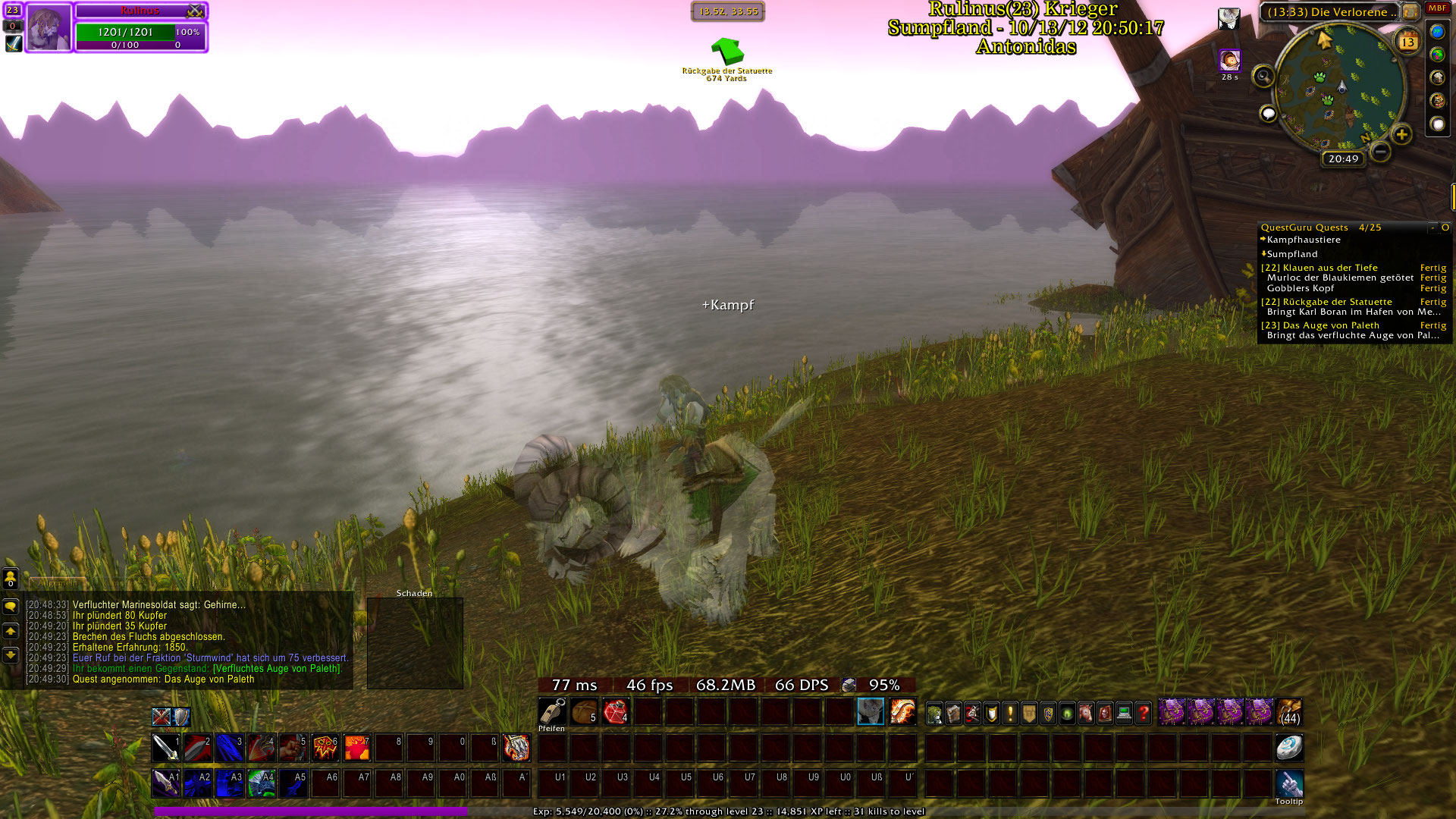Open the question mark help button

[1143, 713]
